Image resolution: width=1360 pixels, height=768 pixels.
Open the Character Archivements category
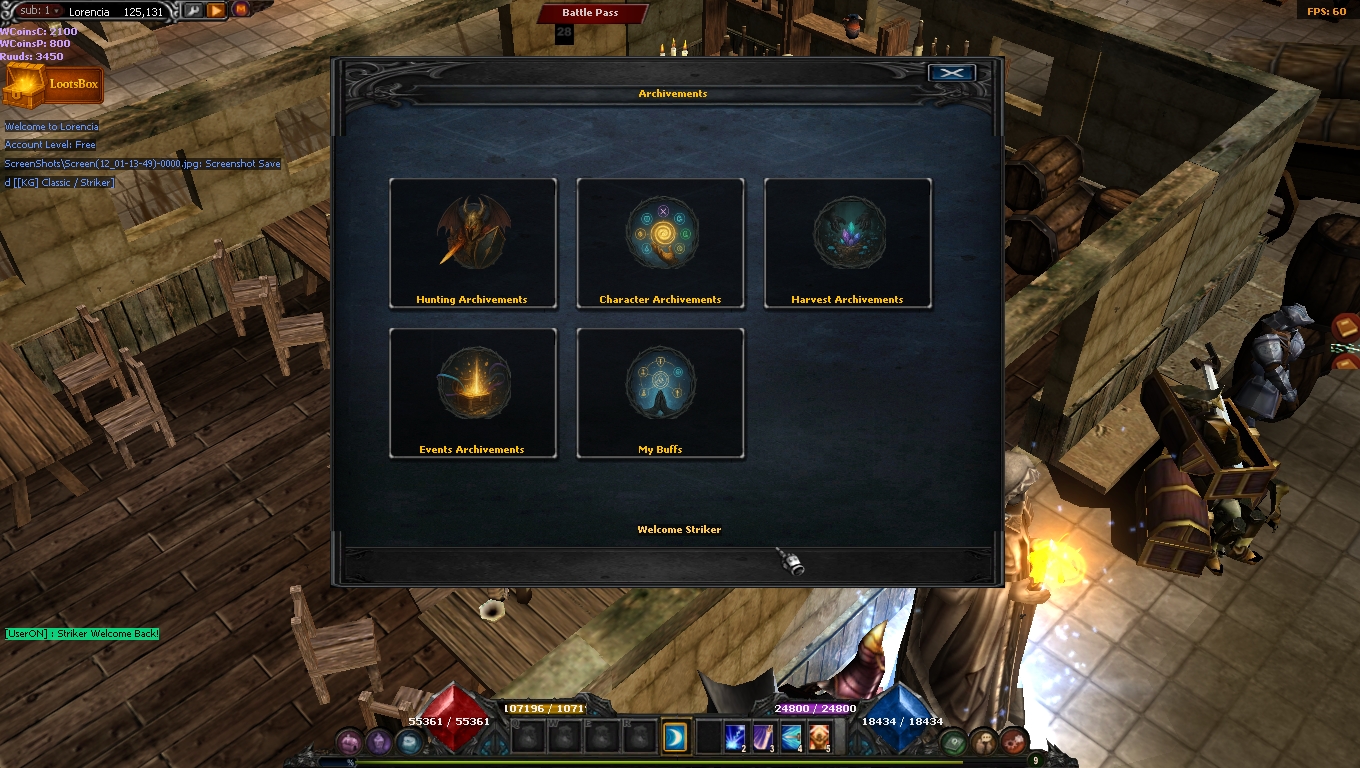[660, 243]
